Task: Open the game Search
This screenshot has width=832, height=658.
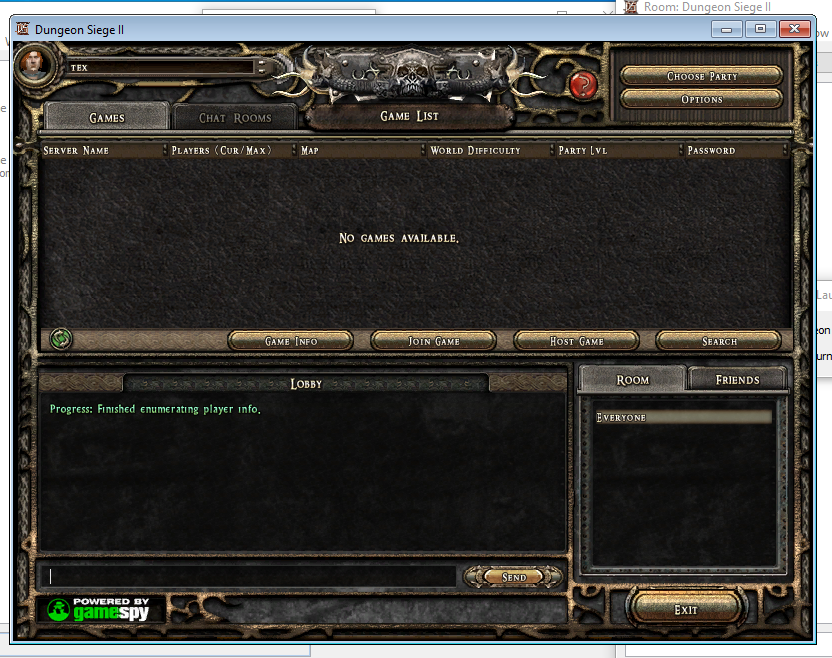Action: (x=719, y=341)
